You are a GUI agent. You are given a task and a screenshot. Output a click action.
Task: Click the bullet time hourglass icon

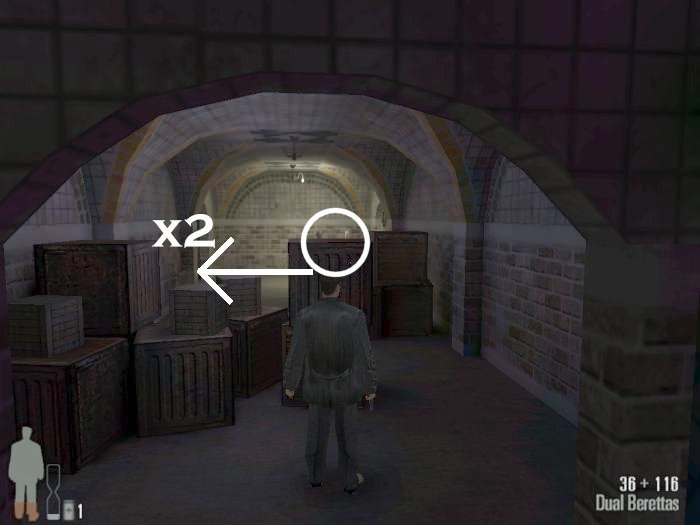[52, 493]
